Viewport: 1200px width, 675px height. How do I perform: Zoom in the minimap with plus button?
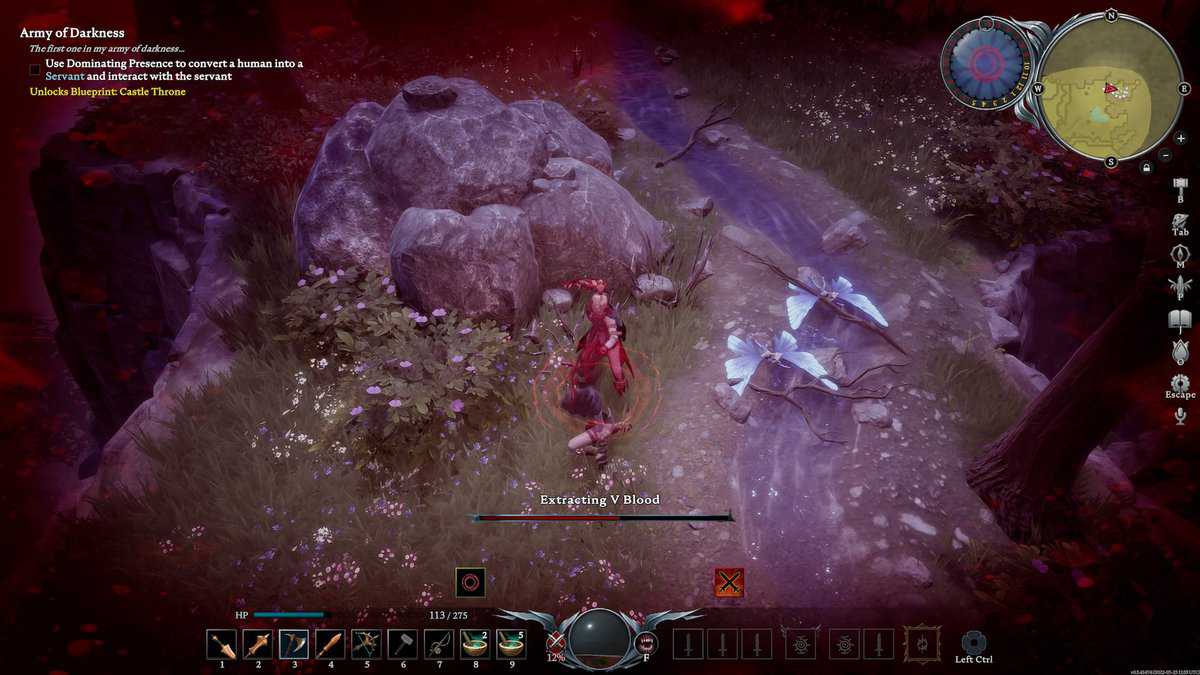pos(1181,138)
